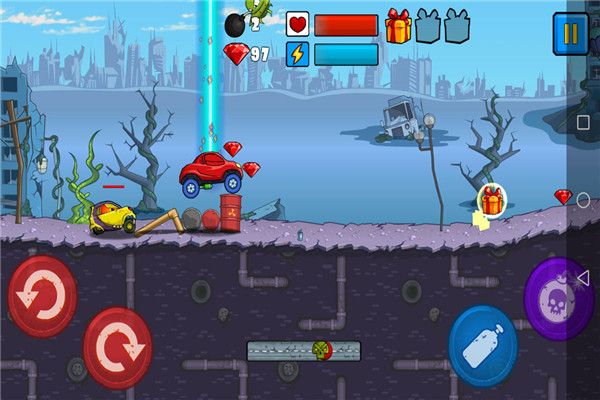Trigger the purple skull bomb button
Screen dimensions: 600x400
[557, 298]
